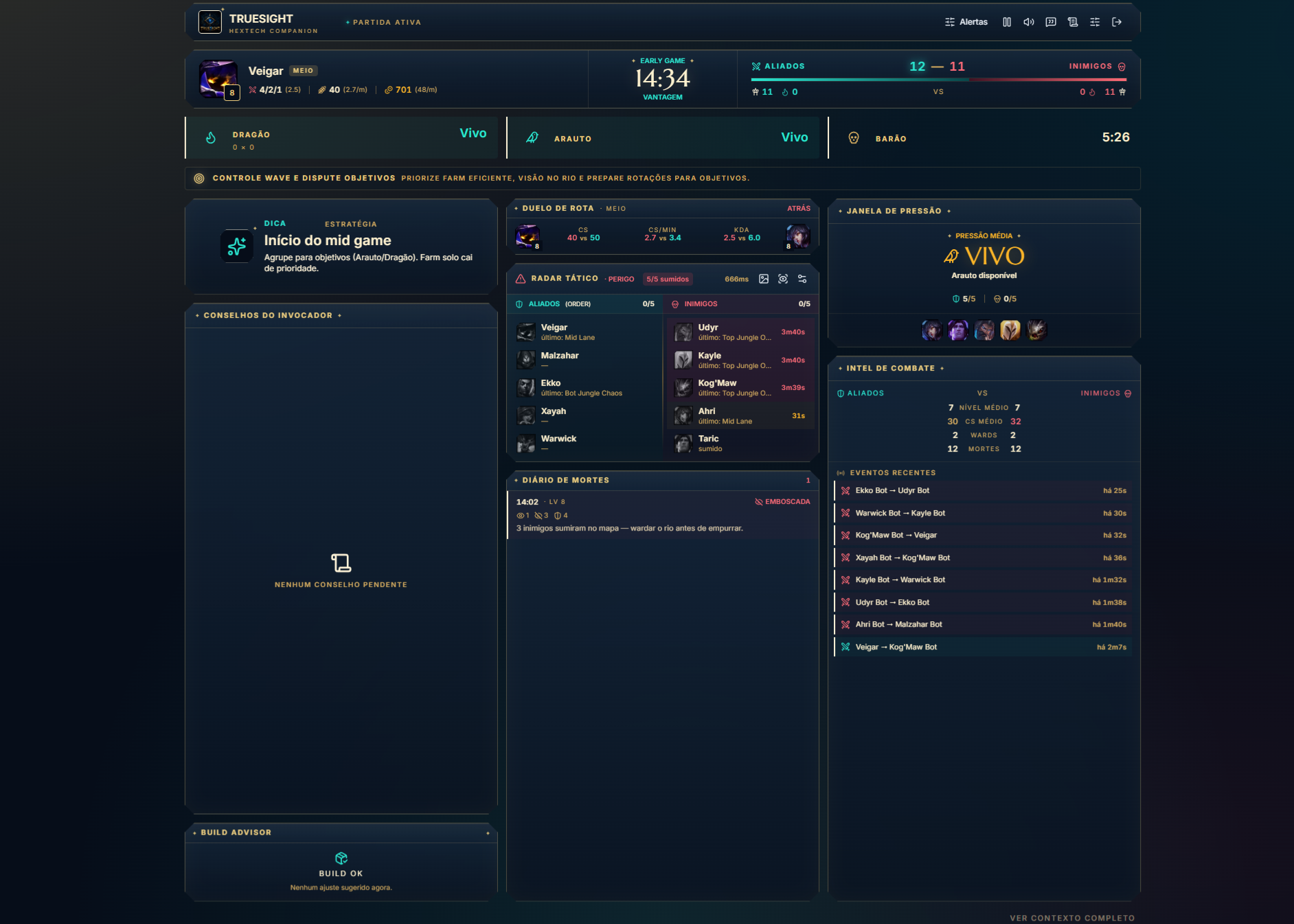The height and width of the screenshot is (924, 1294).
Task: Open the radar image picture icon
Action: (x=764, y=279)
